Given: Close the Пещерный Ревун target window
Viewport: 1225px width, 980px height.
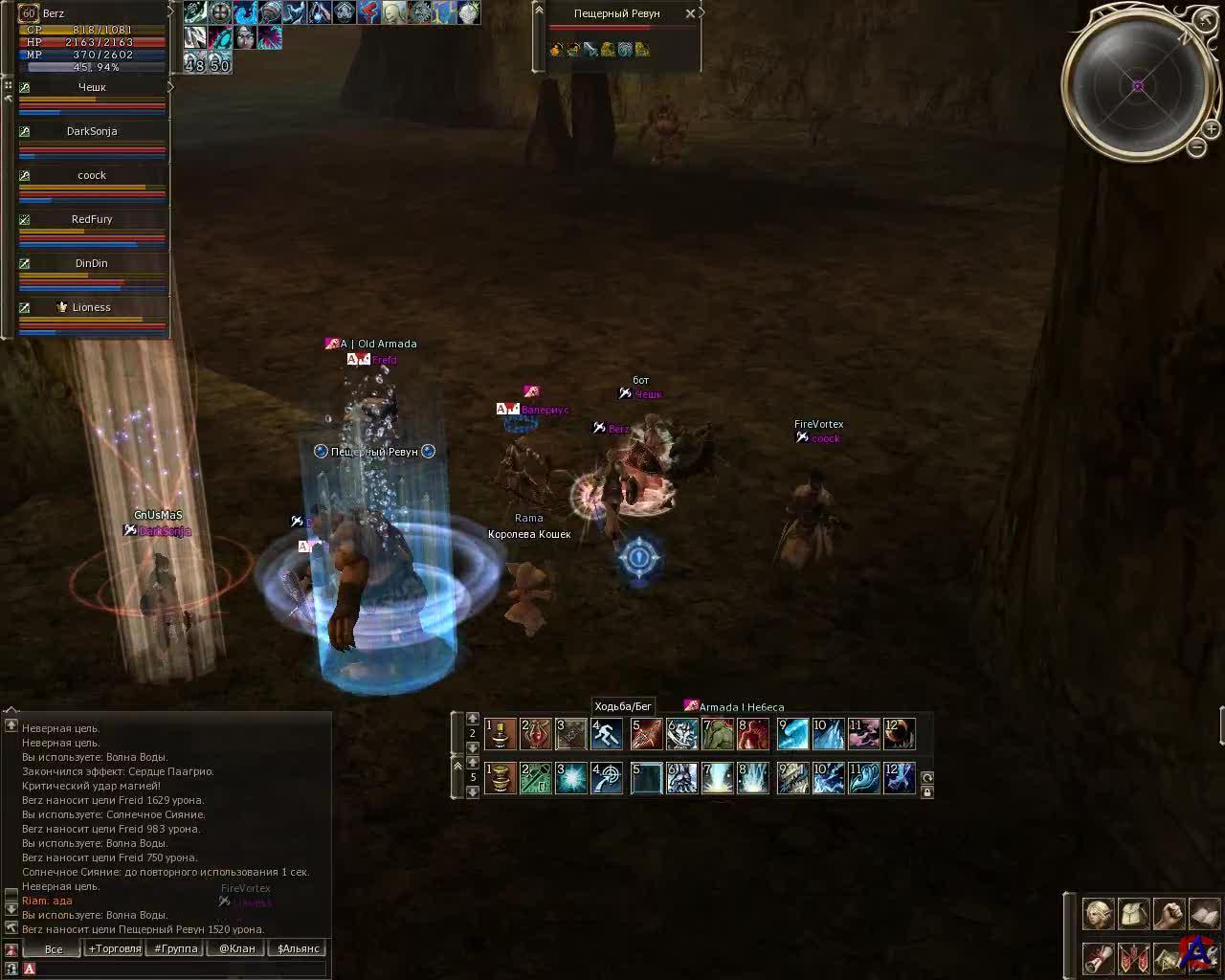Looking at the screenshot, I should click(690, 14).
